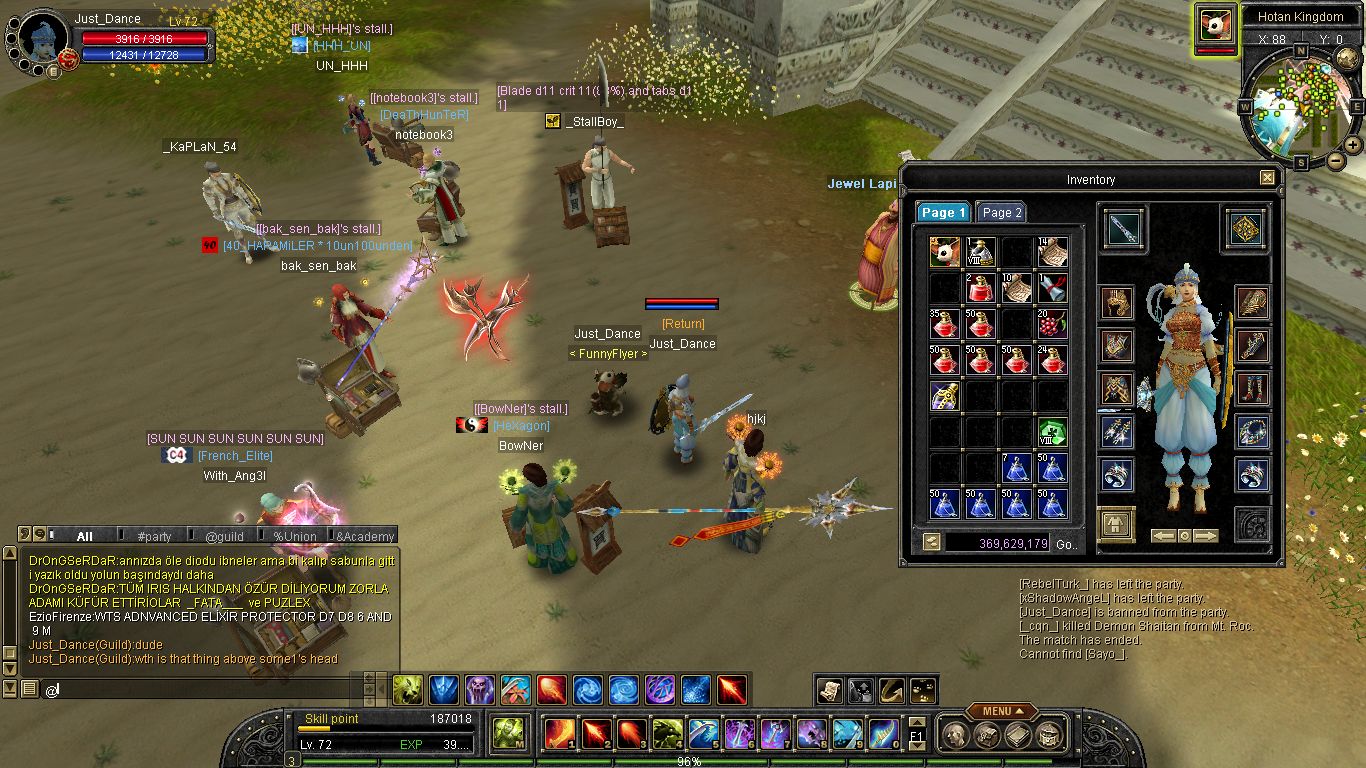Switch chat to the #party tab
This screenshot has width=1366, height=768.
(x=155, y=537)
